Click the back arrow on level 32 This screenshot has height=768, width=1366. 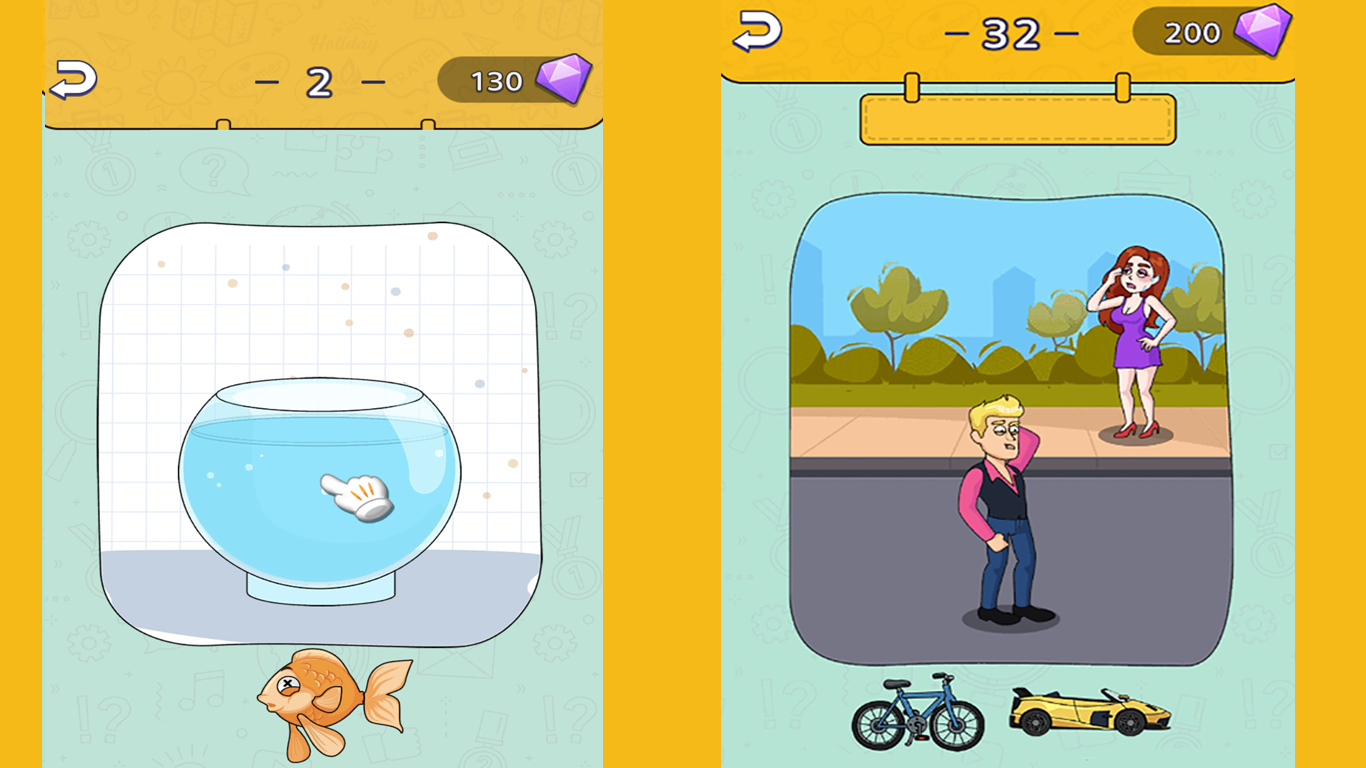[755, 32]
